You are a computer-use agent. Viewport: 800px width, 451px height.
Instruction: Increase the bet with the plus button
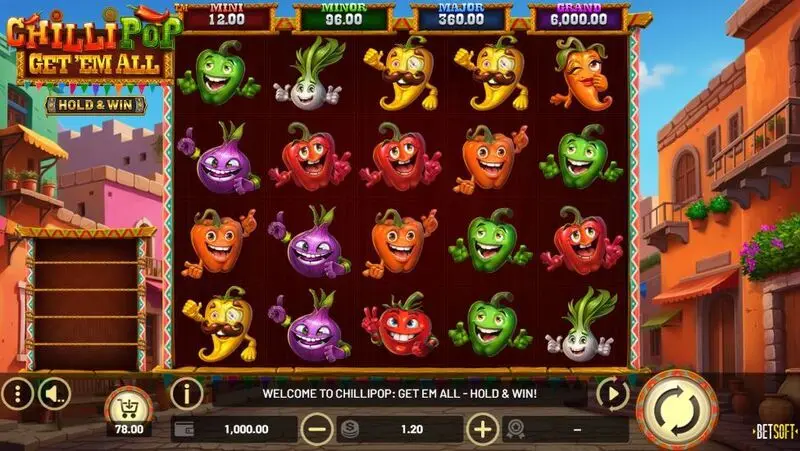pos(483,429)
